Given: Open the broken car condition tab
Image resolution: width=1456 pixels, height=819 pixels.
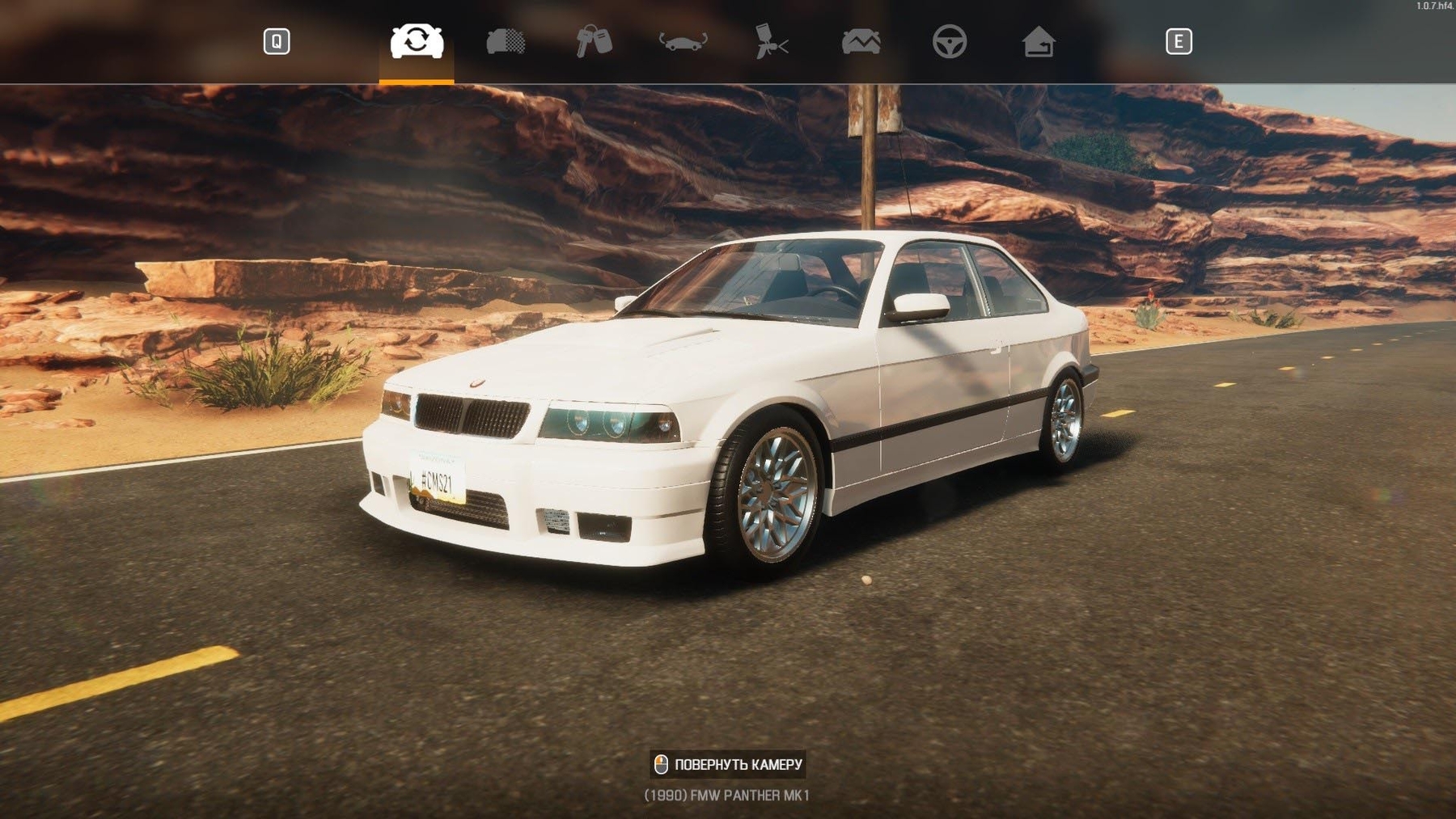Looking at the screenshot, I should pyautogui.click(x=861, y=41).
